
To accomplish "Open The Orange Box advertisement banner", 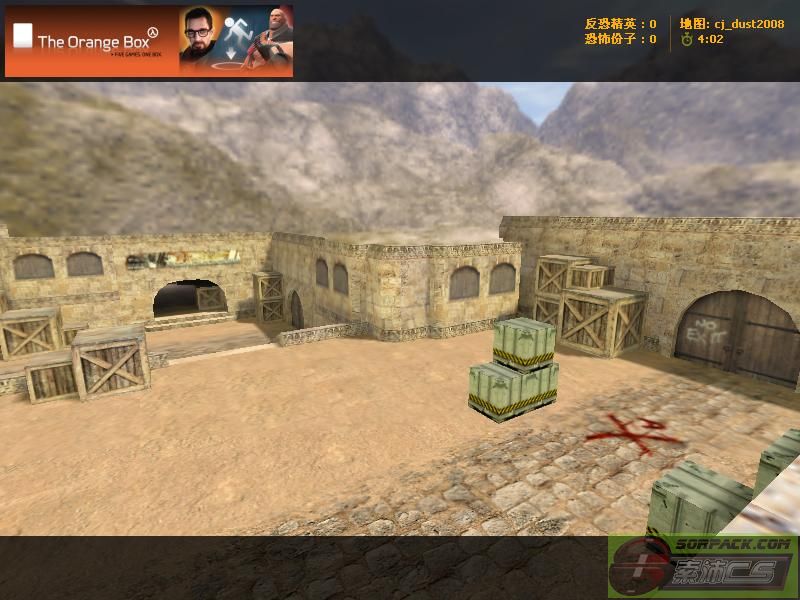I will coord(149,41).
